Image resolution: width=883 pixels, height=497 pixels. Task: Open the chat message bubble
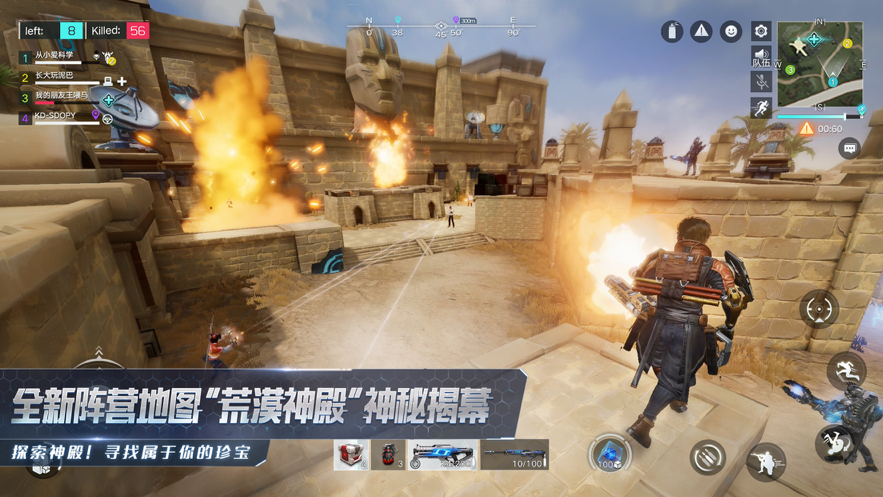pos(849,149)
